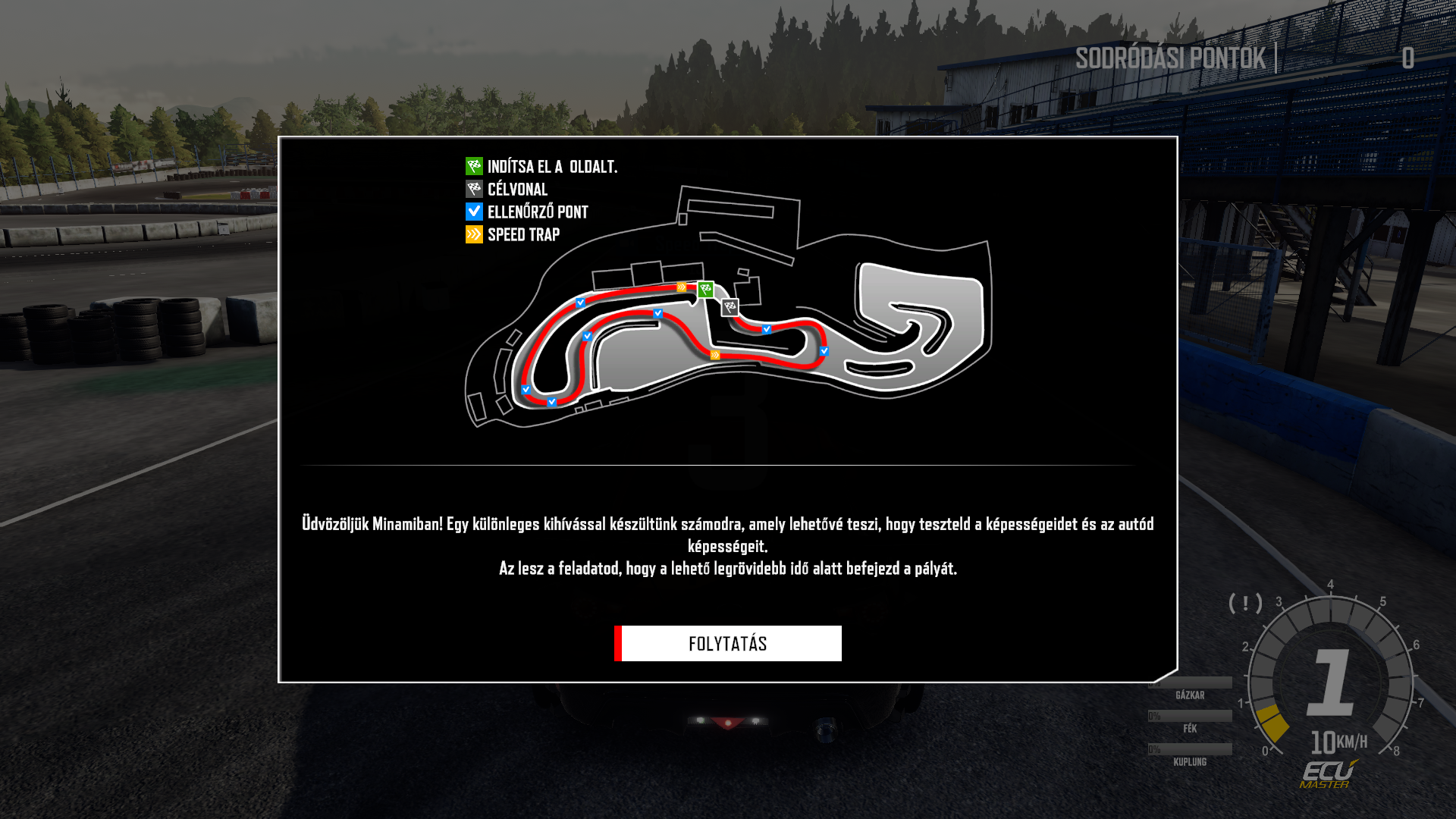Choose the ELLENŐRZŐ PONT legend entry
The height and width of the screenshot is (819, 1456).
(x=528, y=212)
